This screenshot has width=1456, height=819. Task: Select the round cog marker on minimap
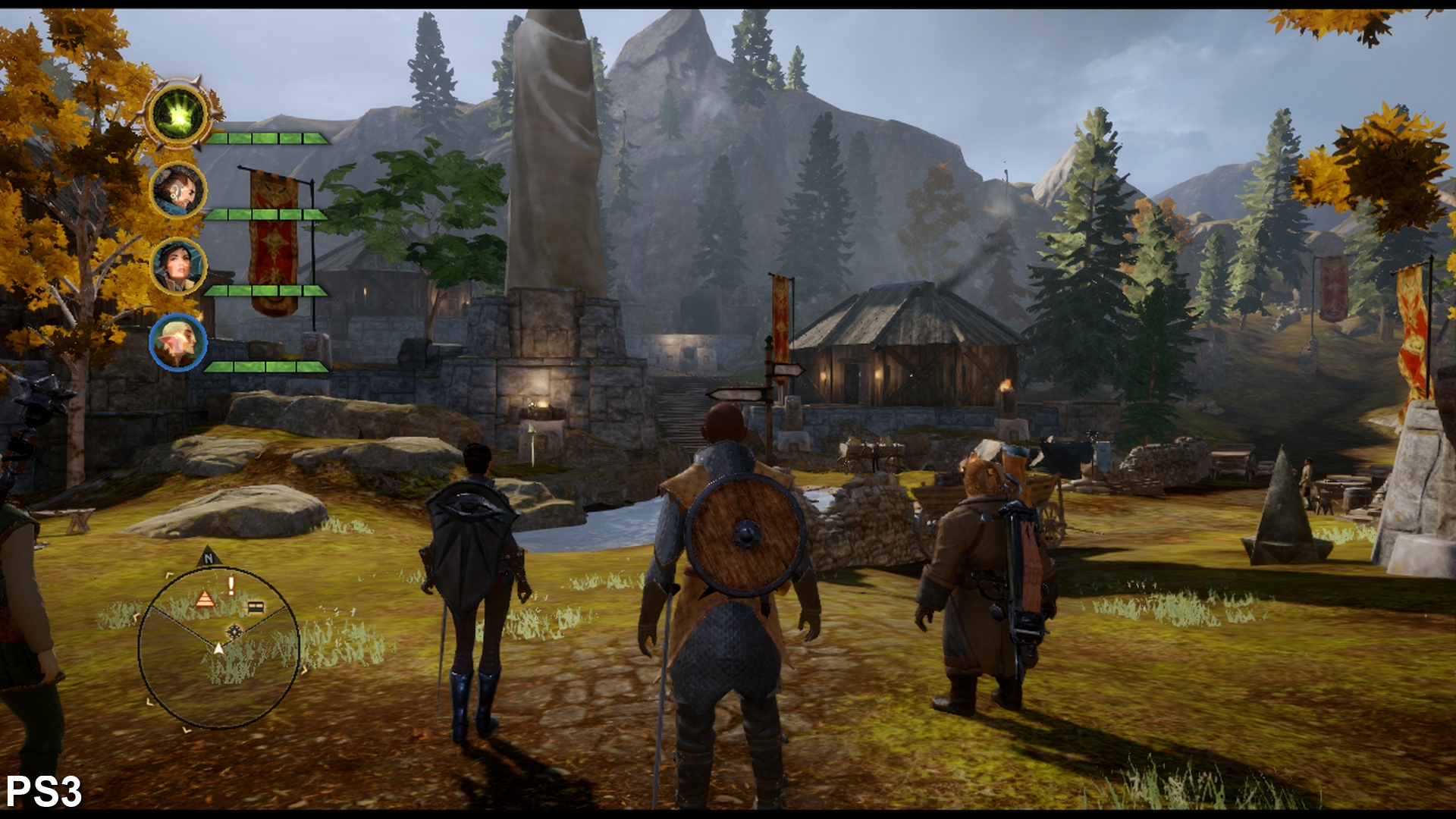click(234, 631)
